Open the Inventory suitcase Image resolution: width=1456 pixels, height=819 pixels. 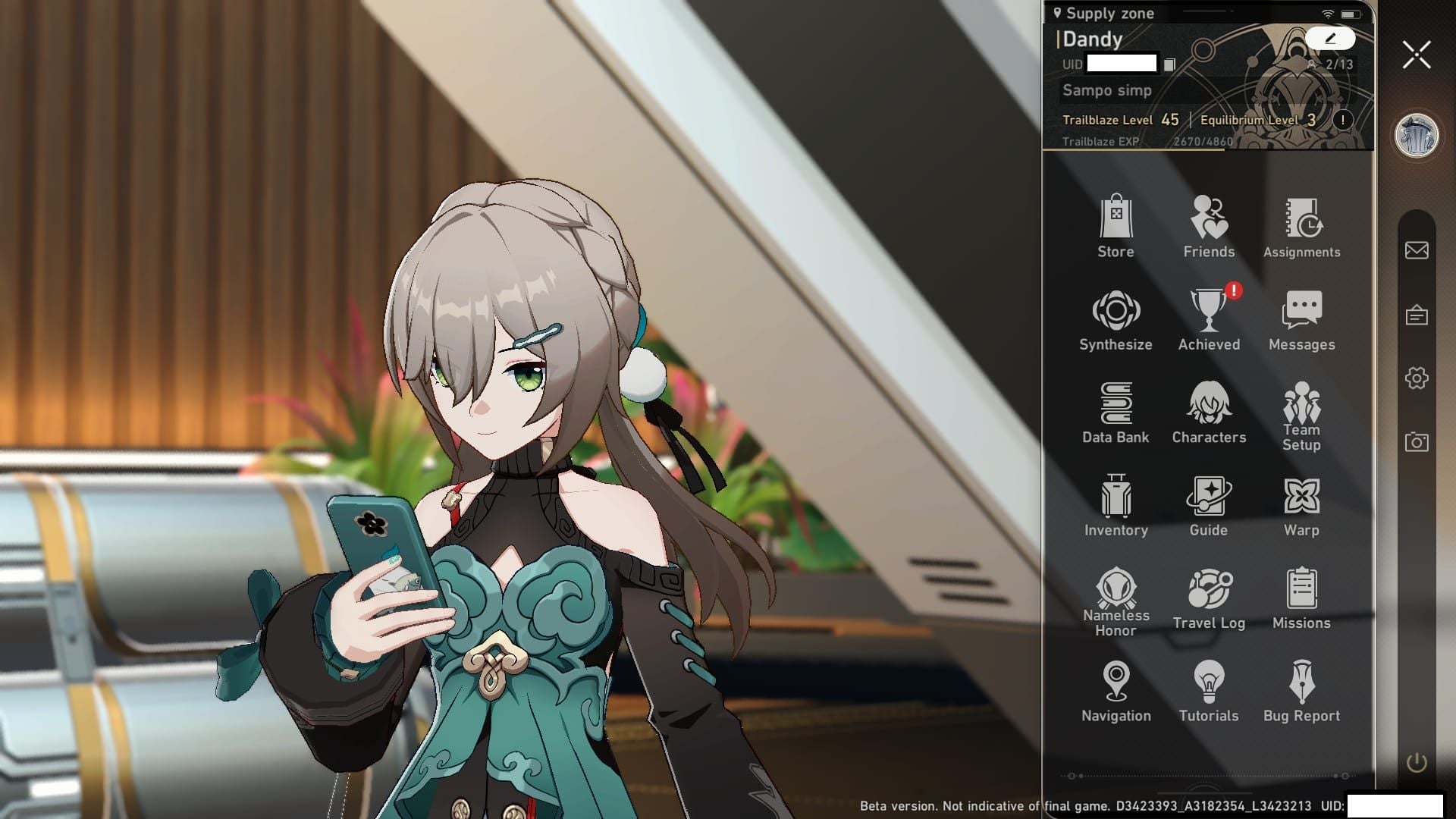coord(1116,505)
